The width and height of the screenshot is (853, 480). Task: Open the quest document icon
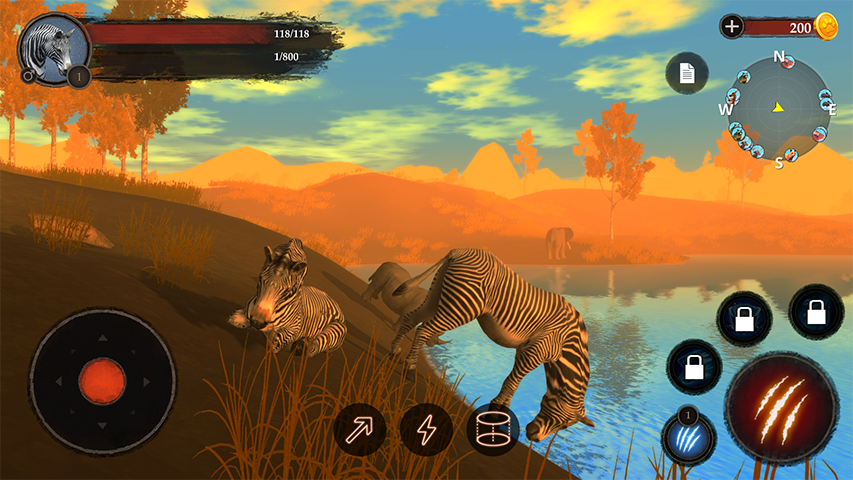pyautogui.click(x=687, y=73)
